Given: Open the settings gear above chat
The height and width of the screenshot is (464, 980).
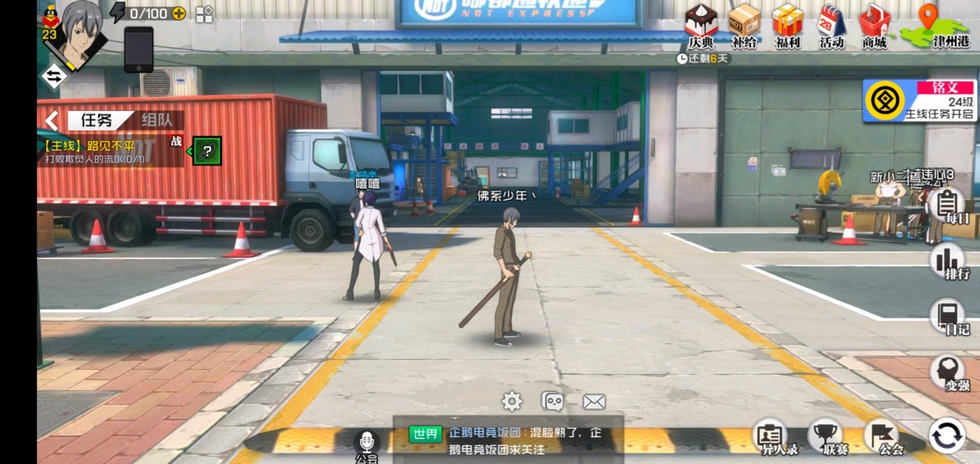Looking at the screenshot, I should pyautogui.click(x=512, y=402).
